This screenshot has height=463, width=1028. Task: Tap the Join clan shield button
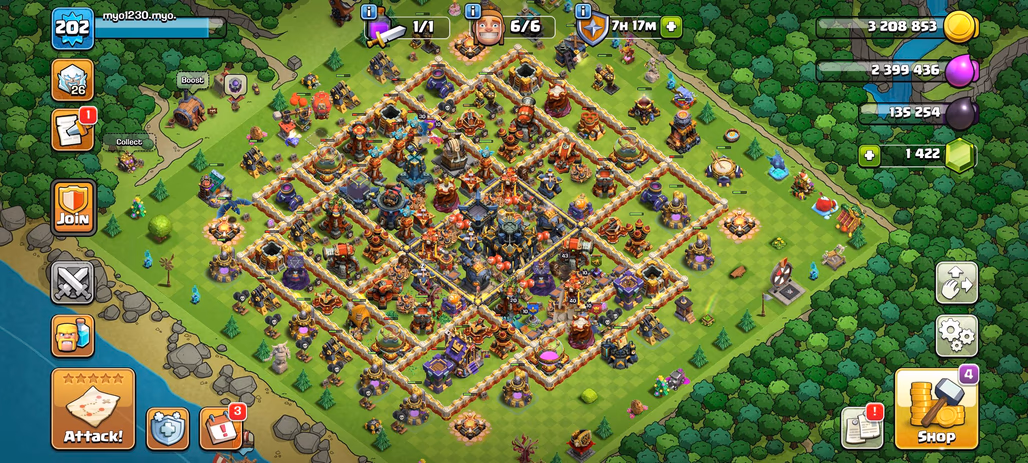73,207
